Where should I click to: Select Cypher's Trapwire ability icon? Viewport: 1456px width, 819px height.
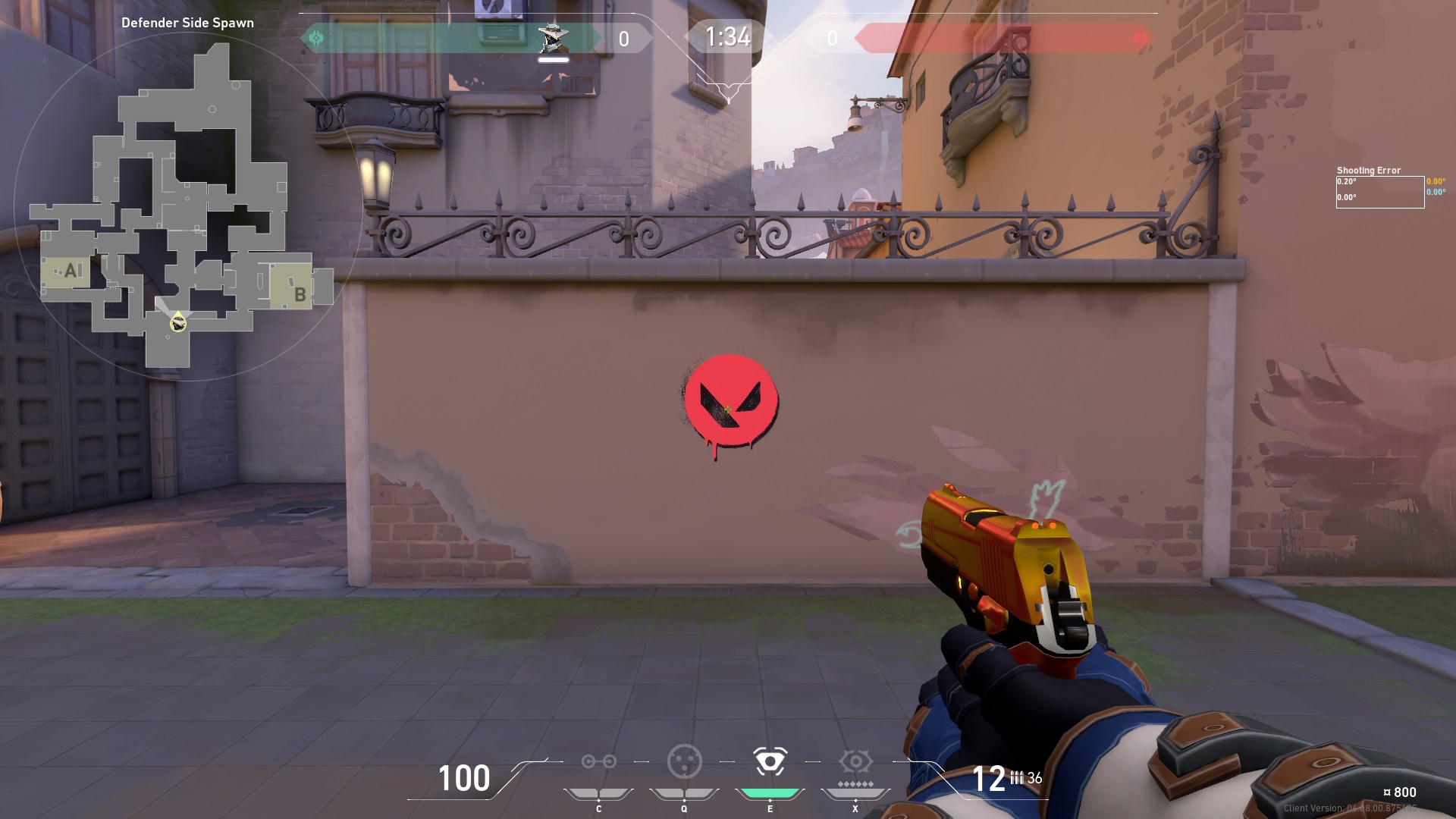coord(600,761)
